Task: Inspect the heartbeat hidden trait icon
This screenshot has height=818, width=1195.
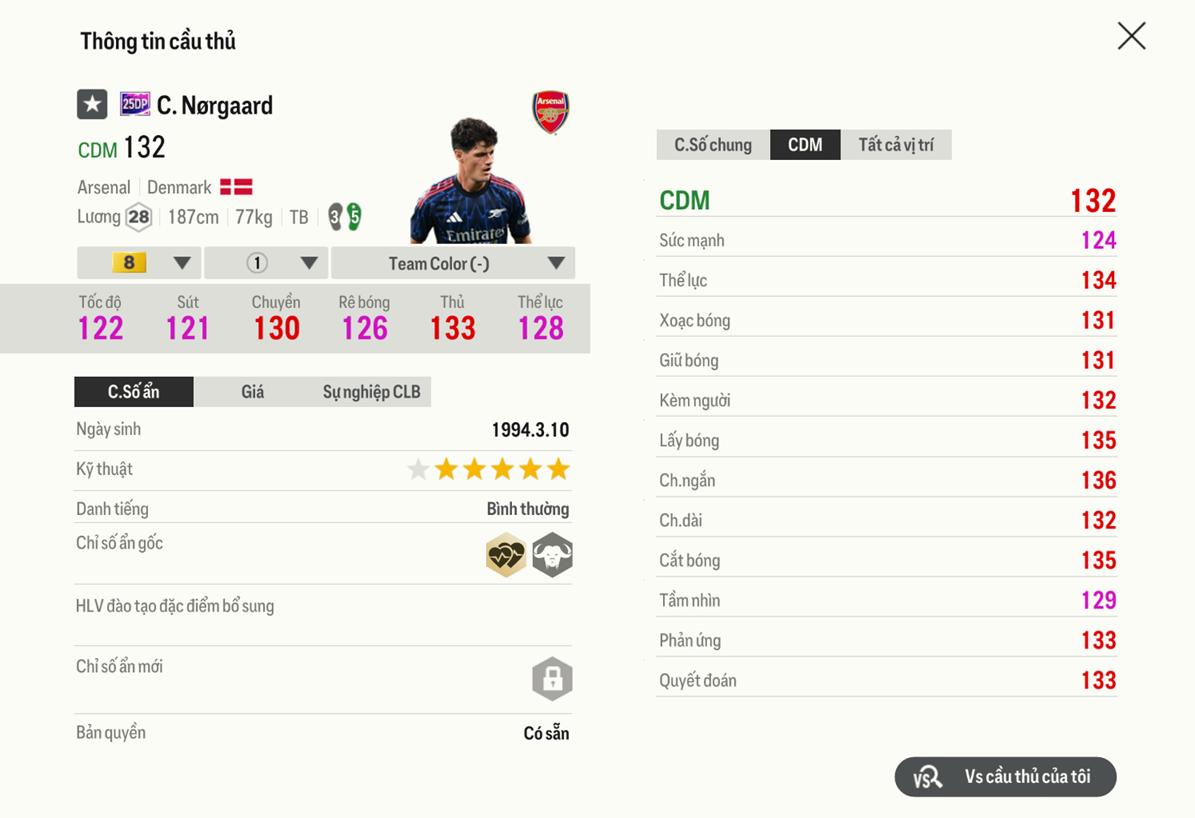Action: [506, 555]
